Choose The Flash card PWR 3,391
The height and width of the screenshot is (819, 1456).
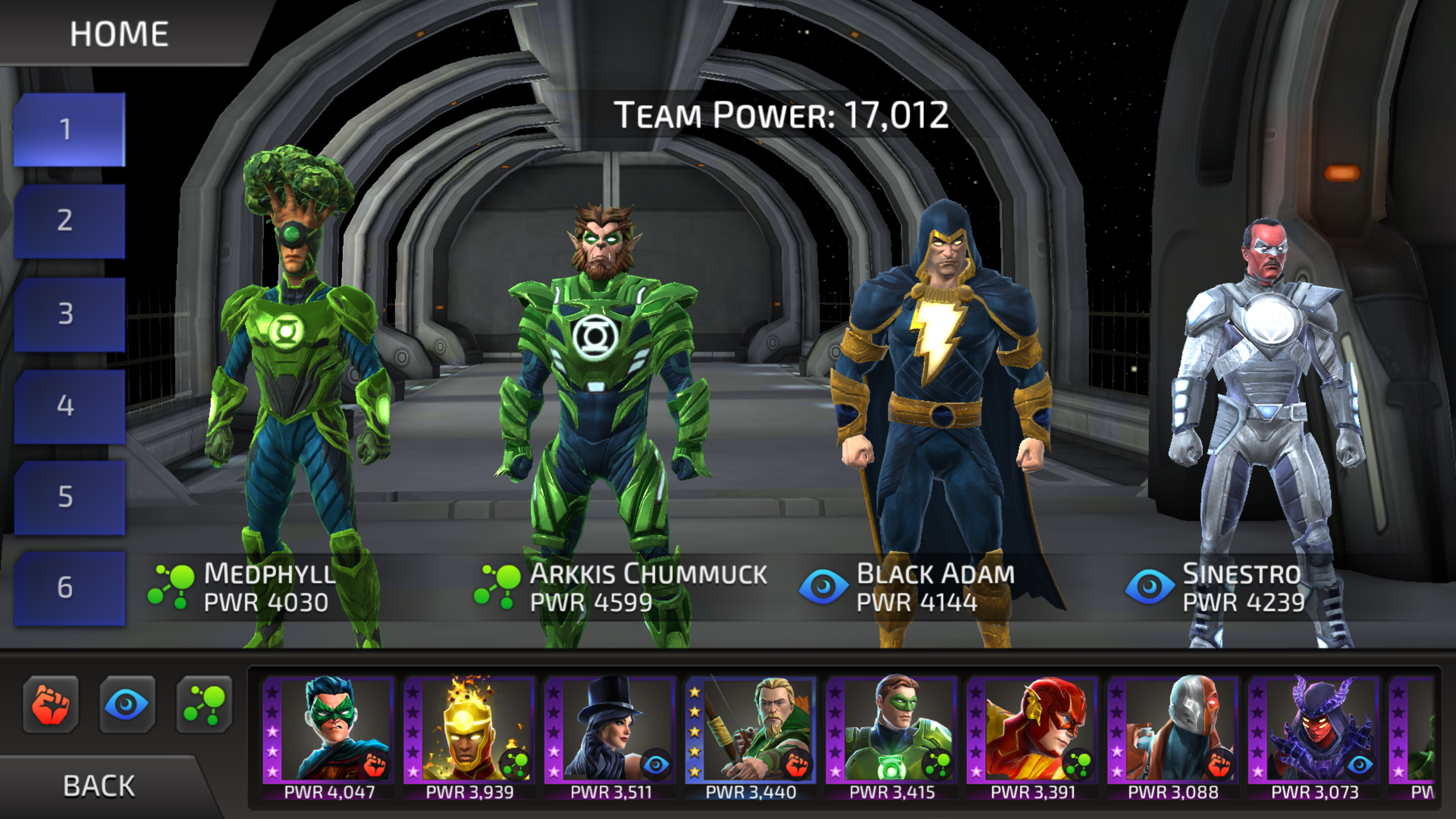coord(1032,734)
